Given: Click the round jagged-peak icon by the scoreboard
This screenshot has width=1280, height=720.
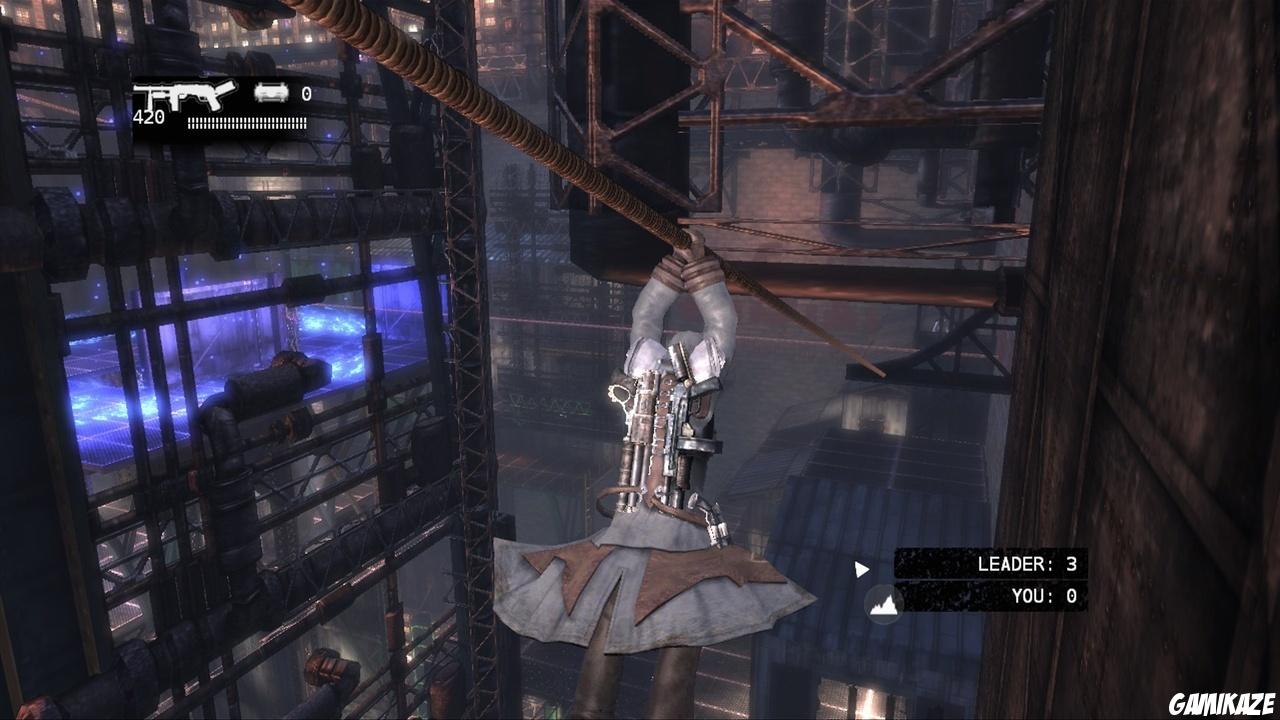Looking at the screenshot, I should pyautogui.click(x=884, y=604).
